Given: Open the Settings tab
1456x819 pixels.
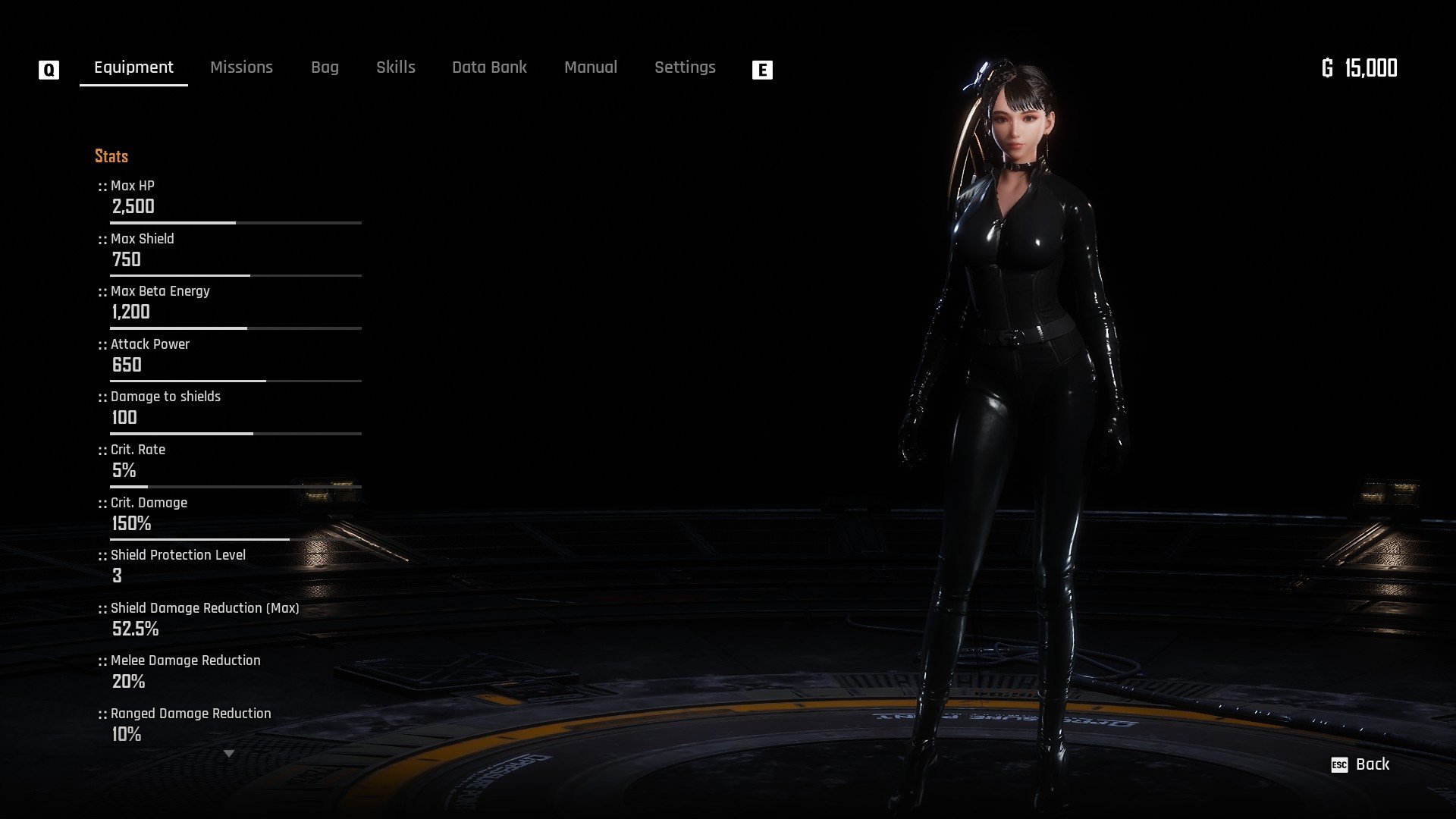Looking at the screenshot, I should click(x=685, y=67).
